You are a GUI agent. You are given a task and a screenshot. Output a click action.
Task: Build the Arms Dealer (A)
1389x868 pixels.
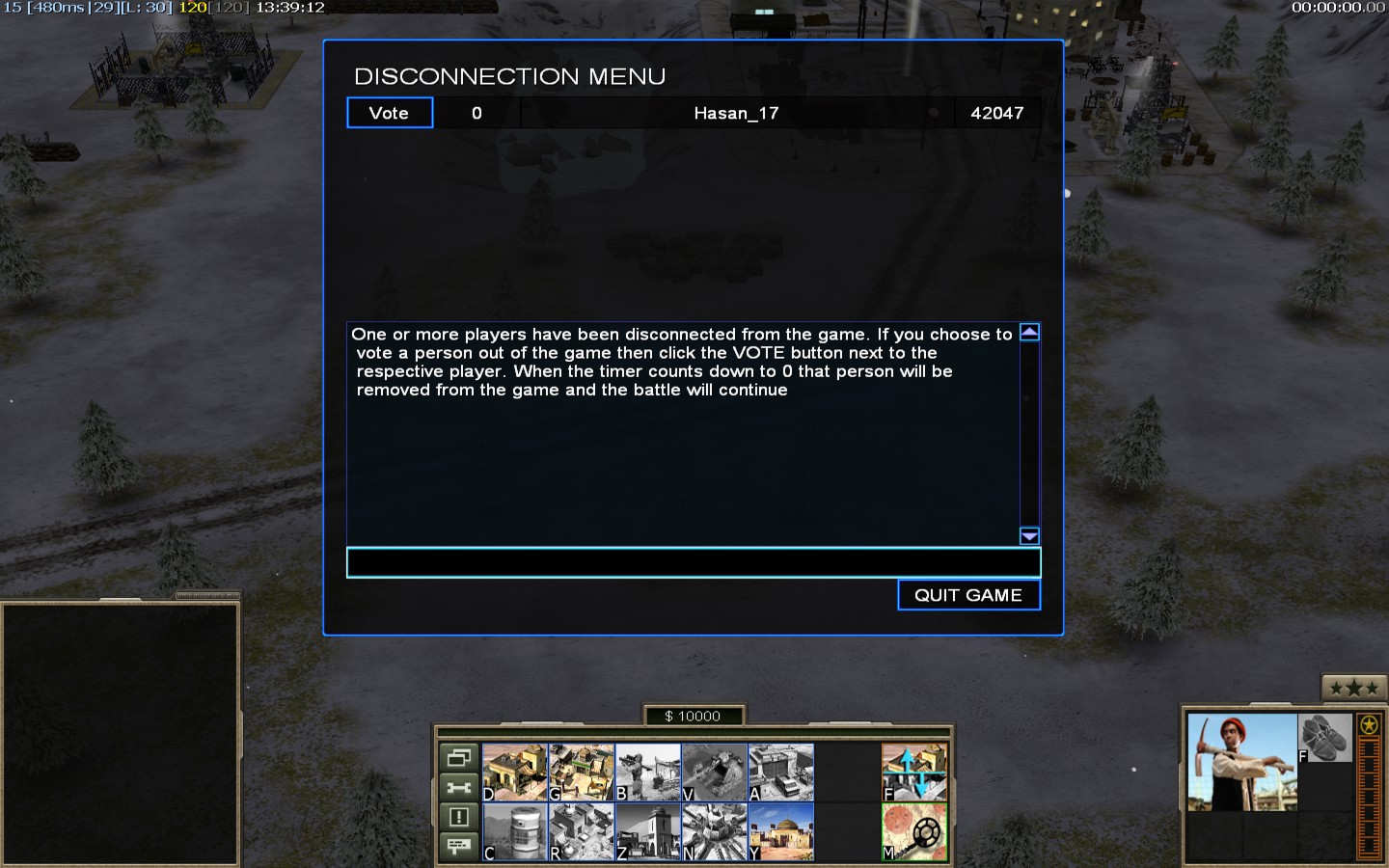pos(780,773)
